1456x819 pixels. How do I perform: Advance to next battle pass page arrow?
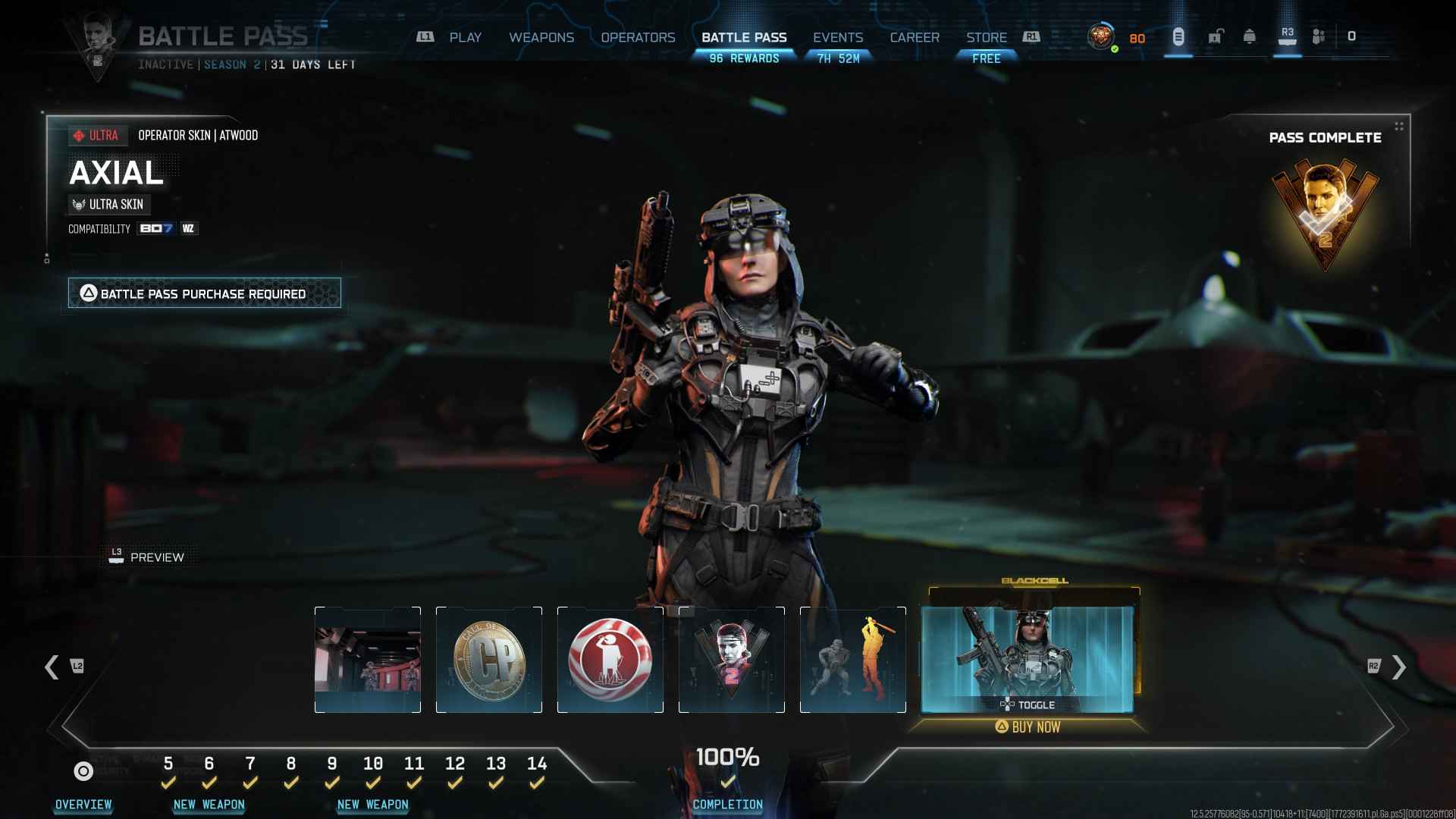(x=1399, y=667)
